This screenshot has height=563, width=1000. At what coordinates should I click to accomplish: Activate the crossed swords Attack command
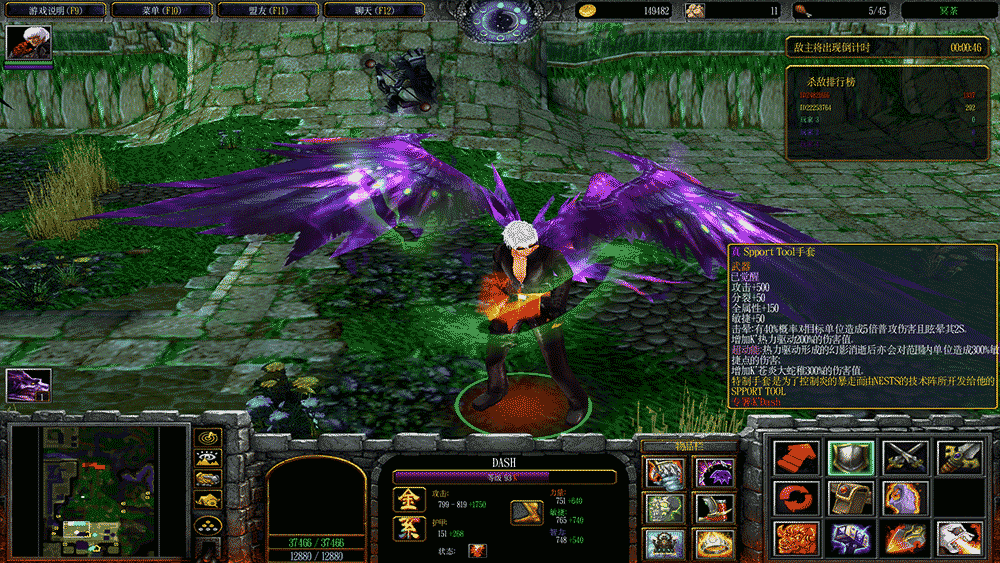pos(903,458)
